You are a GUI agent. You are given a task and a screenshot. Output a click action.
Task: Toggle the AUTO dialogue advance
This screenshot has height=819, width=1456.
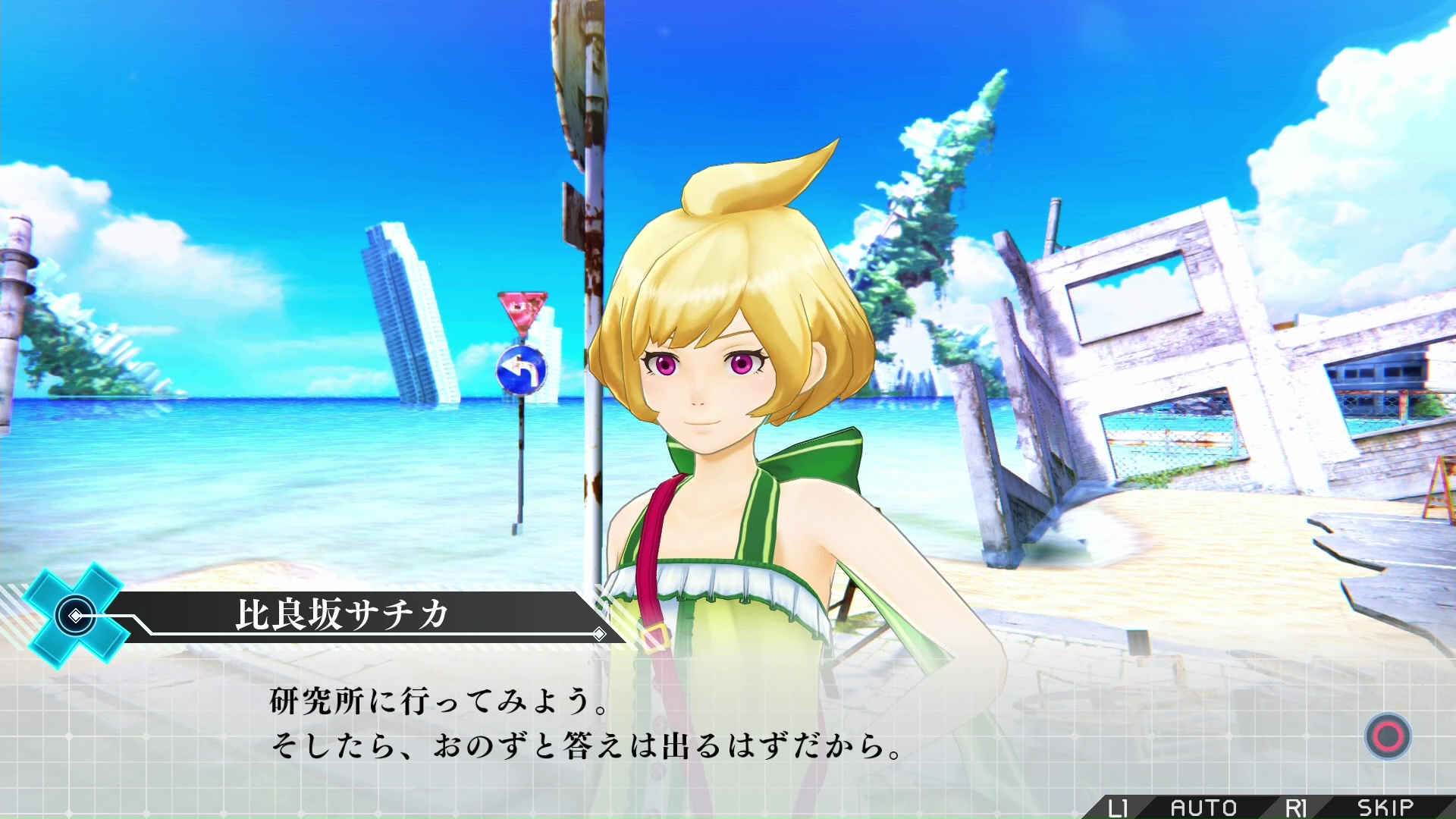coord(1203,808)
